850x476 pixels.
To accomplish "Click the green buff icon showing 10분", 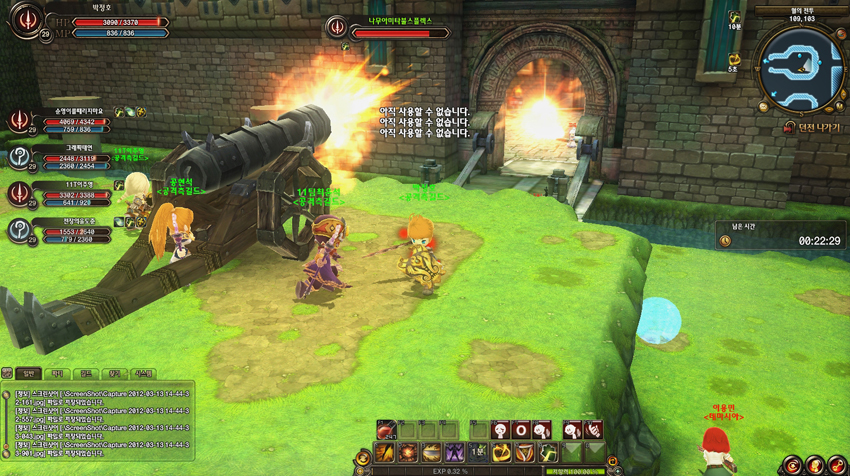I will click(x=734, y=18).
